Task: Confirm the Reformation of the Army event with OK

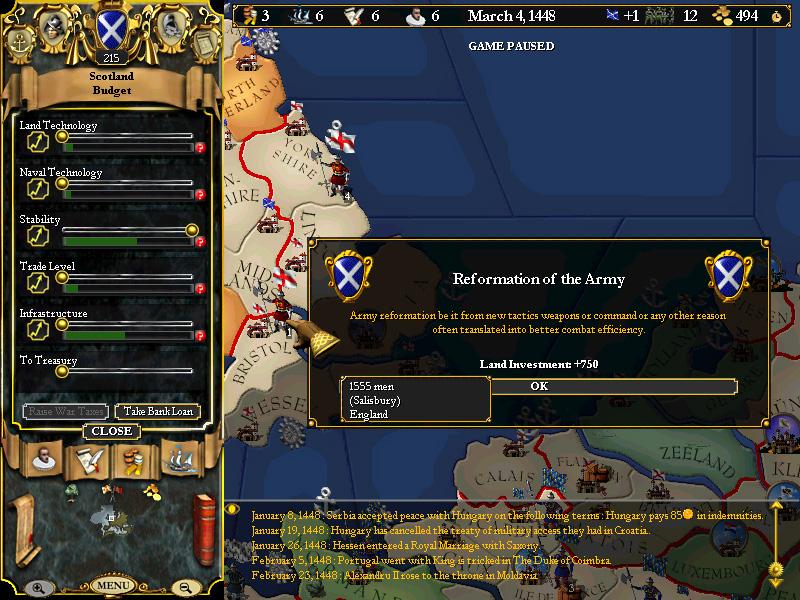Action: click(539, 386)
